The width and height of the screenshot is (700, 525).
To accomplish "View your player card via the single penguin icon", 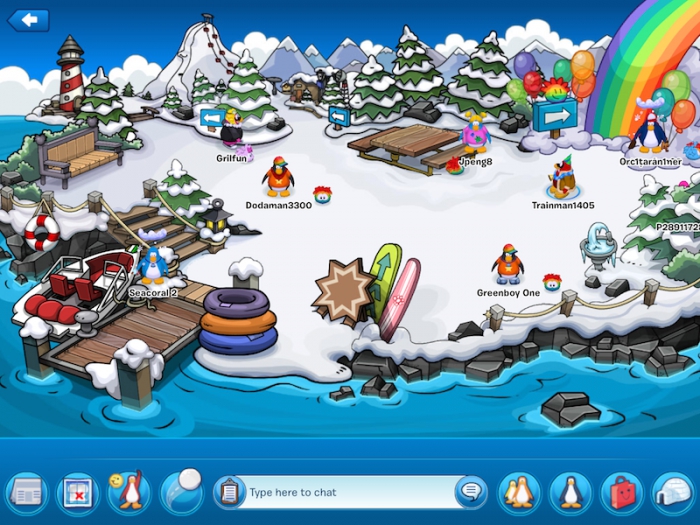I will [x=571, y=492].
